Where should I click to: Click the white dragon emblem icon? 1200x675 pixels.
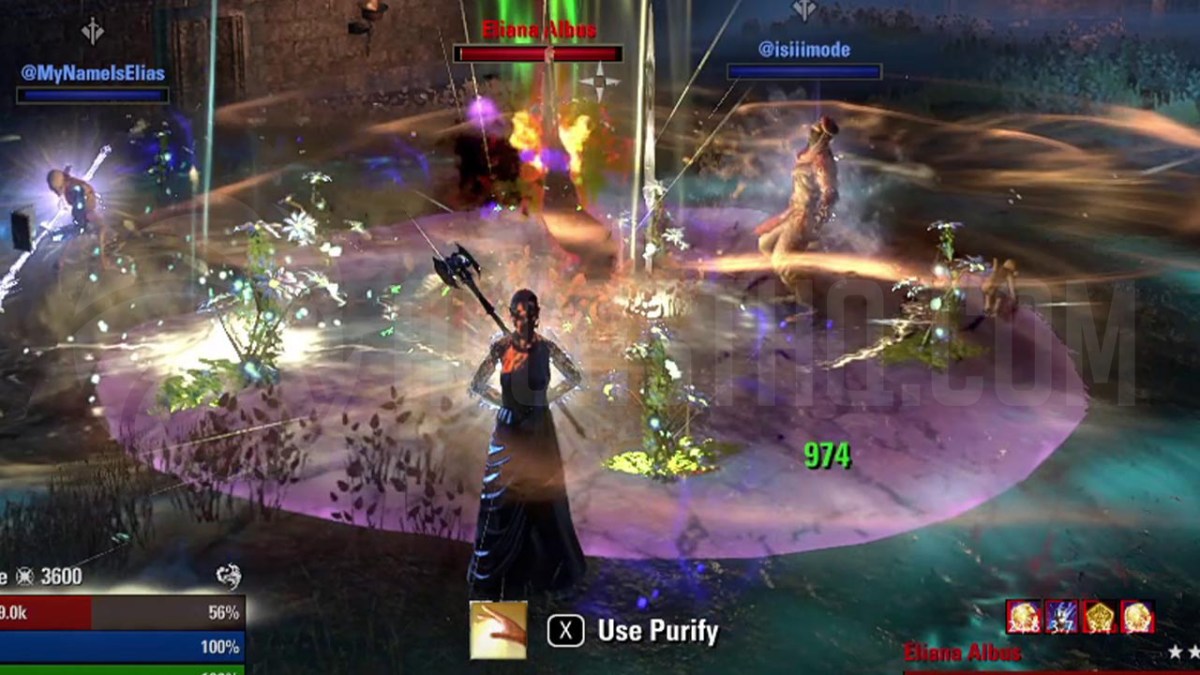pos(228,575)
